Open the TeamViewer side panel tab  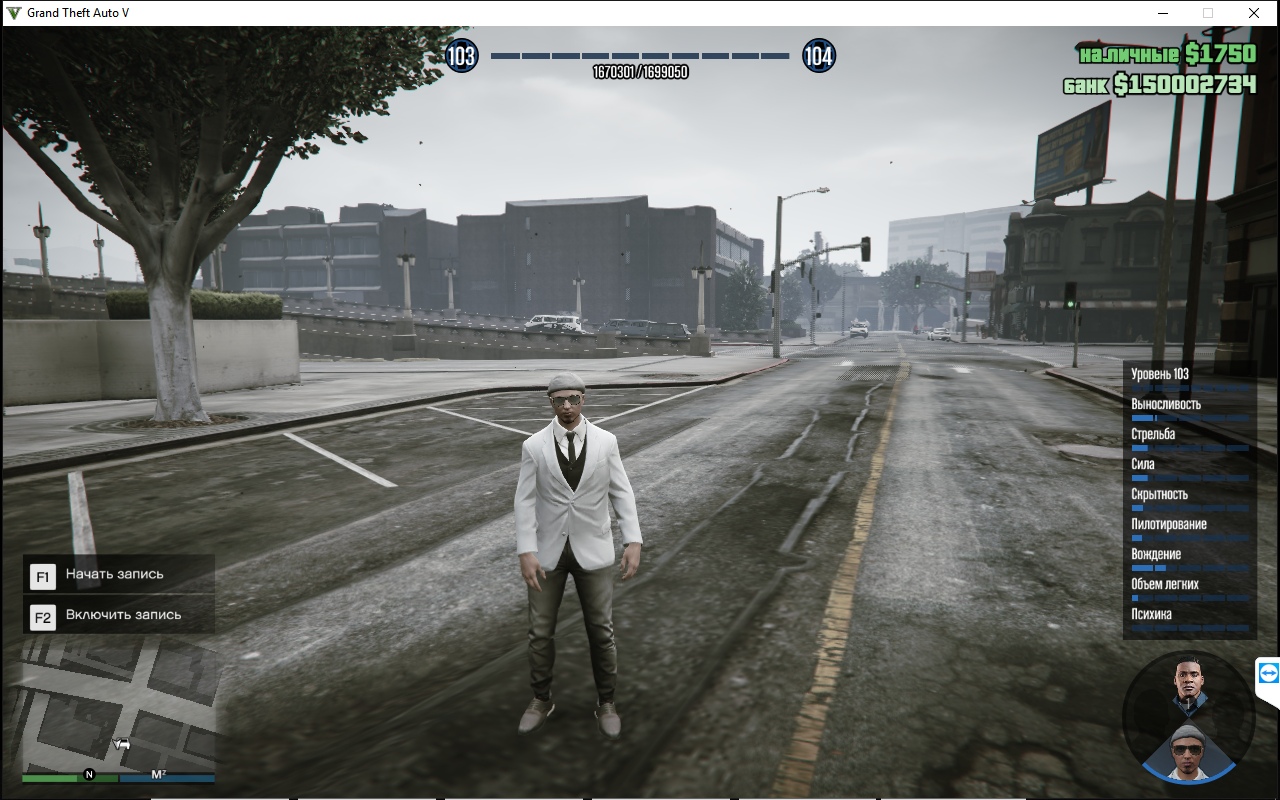point(1269,675)
